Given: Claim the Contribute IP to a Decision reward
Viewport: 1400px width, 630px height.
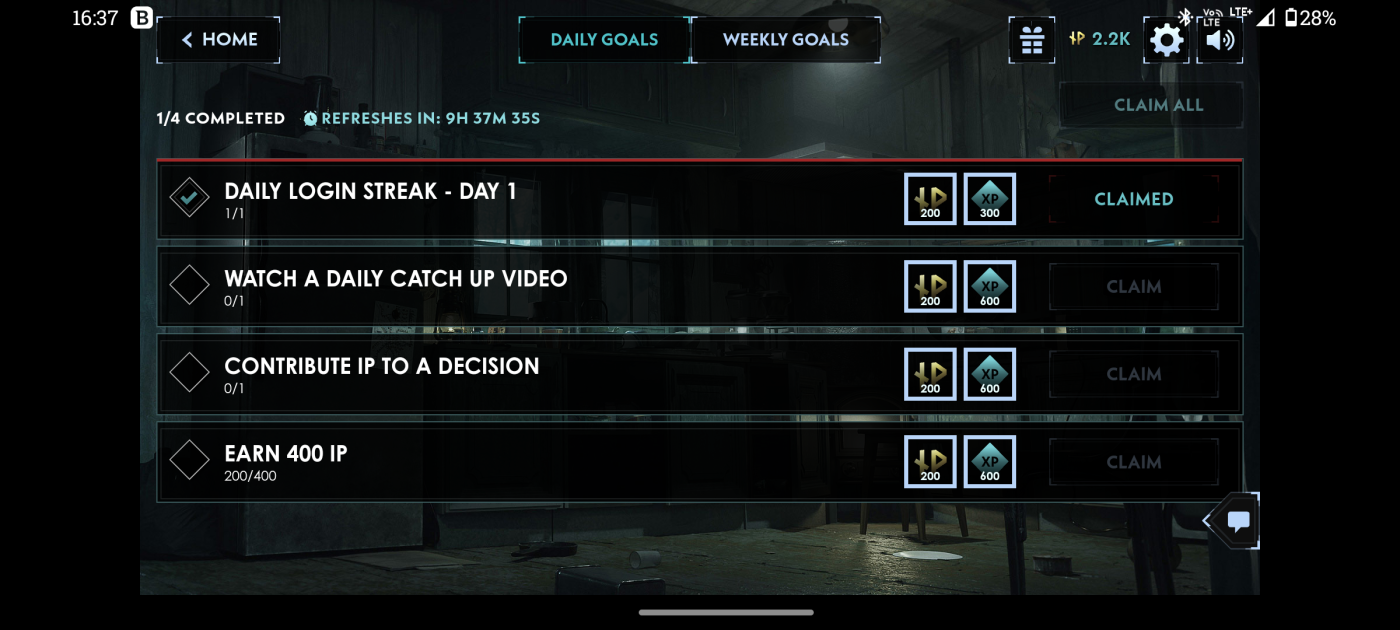Looking at the screenshot, I should point(1133,374).
